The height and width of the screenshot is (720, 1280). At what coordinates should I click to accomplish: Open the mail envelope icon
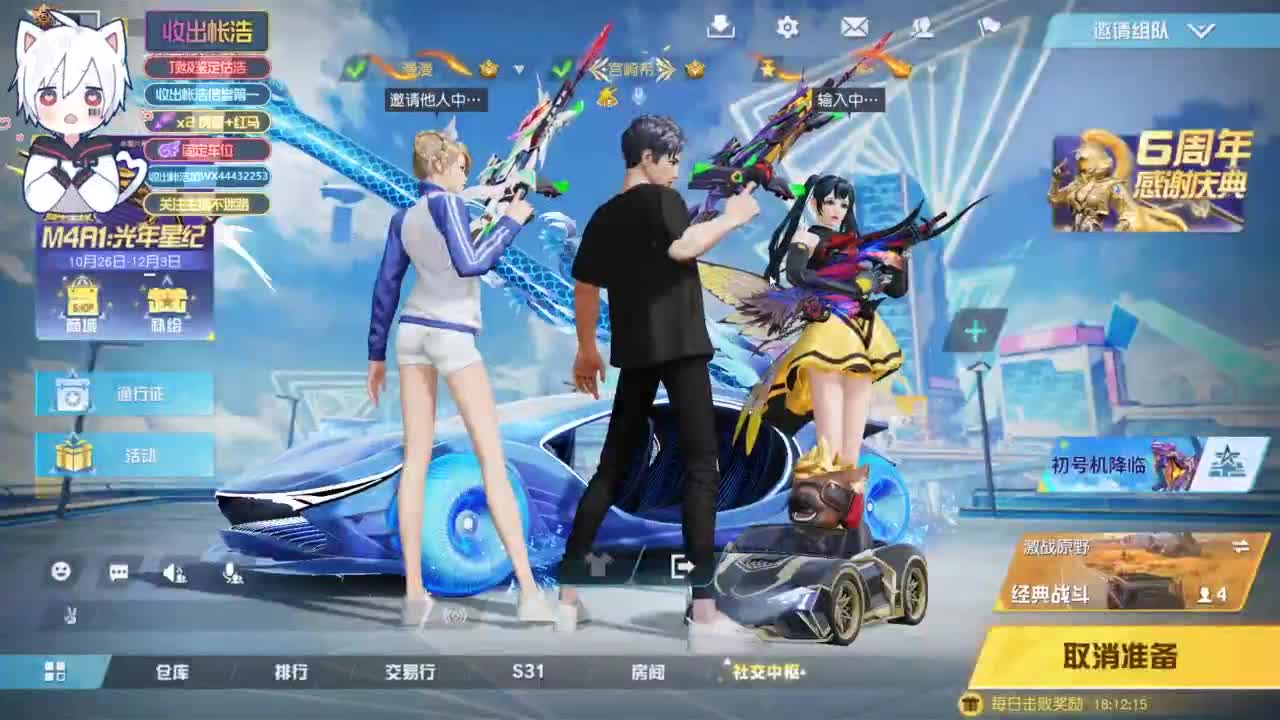(854, 29)
